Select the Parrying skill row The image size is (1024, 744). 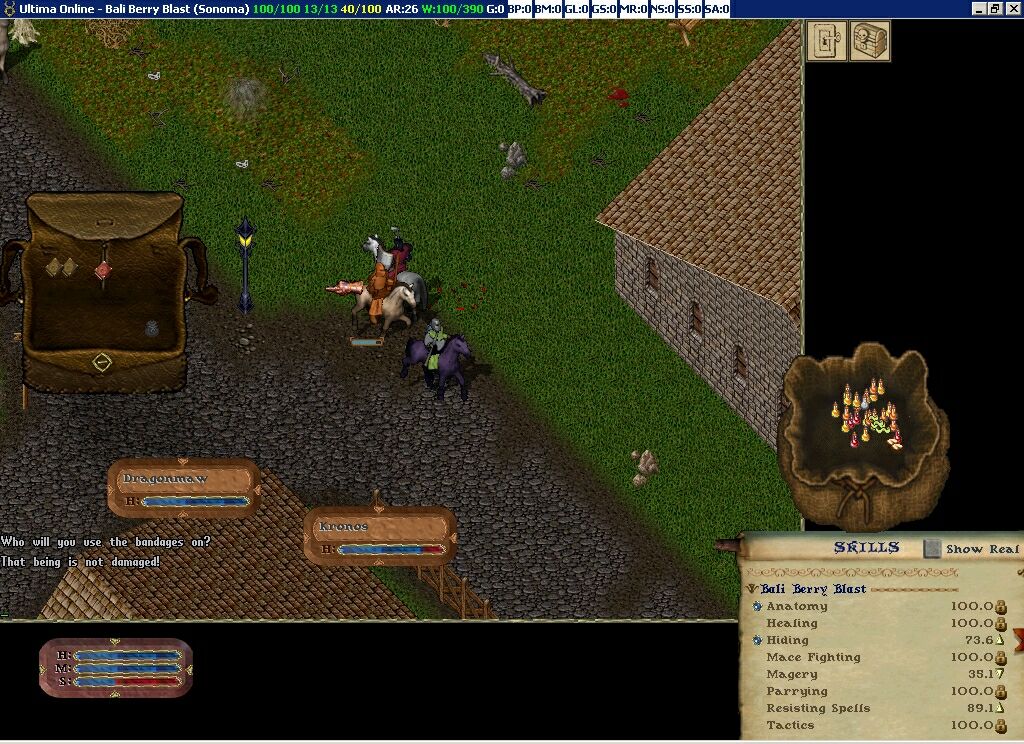[797, 691]
